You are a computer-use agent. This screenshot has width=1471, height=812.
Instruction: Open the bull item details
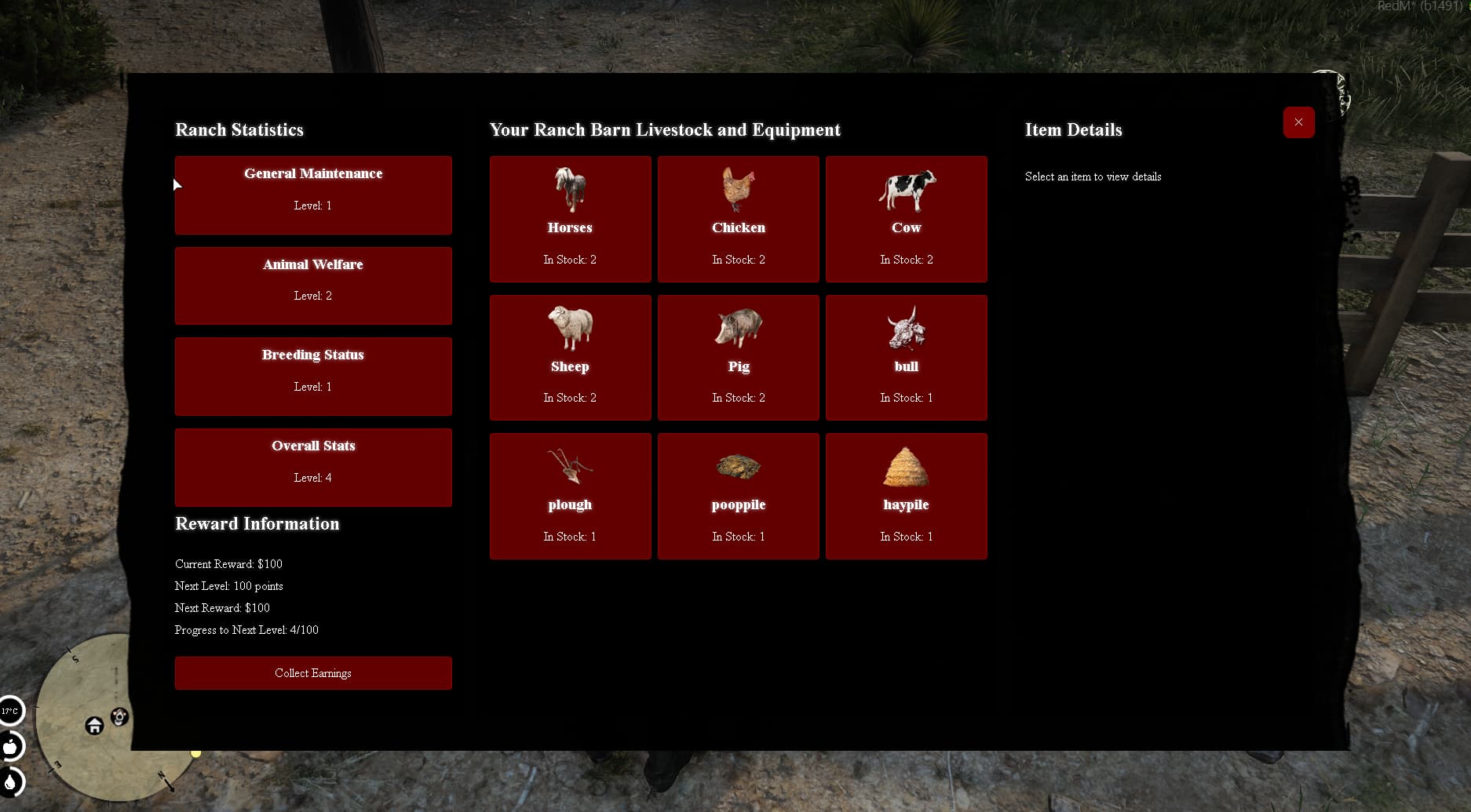906,357
